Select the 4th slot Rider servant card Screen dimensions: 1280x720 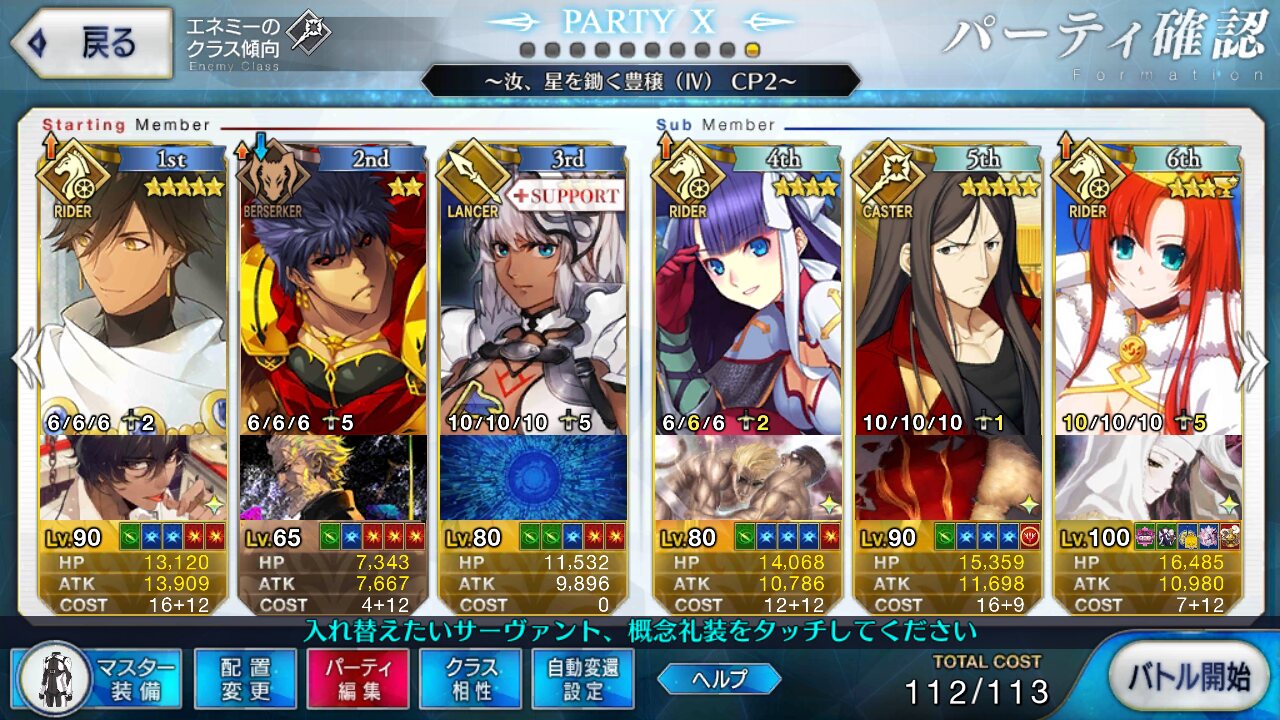click(x=747, y=300)
